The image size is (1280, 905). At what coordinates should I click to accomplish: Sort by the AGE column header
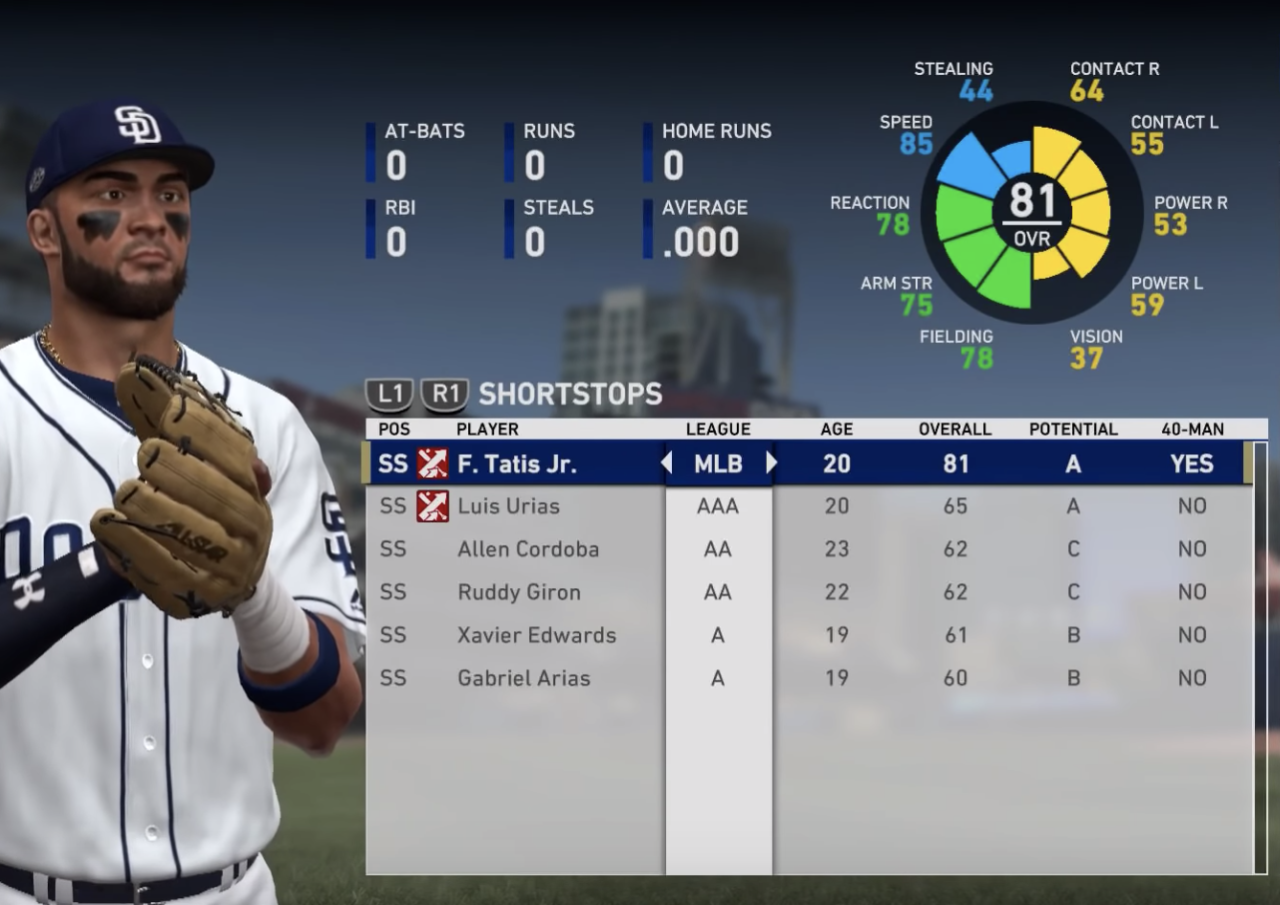click(836, 429)
